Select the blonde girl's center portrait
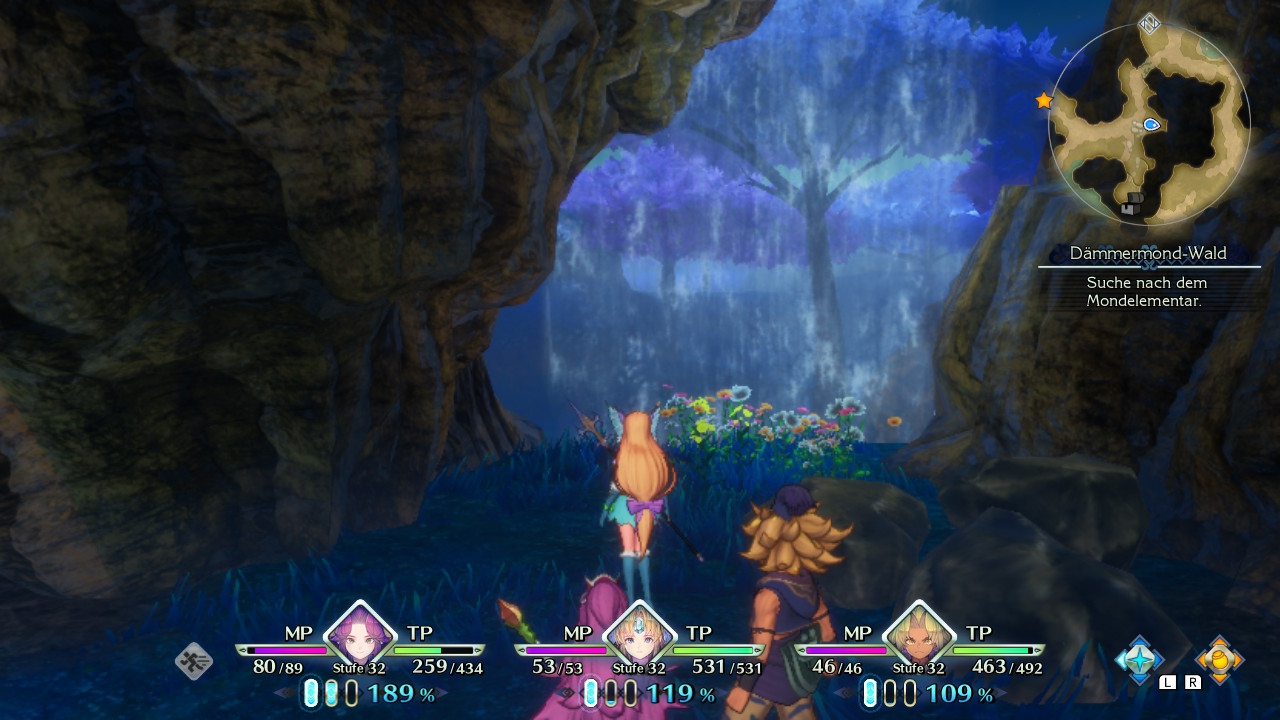 tap(639, 635)
